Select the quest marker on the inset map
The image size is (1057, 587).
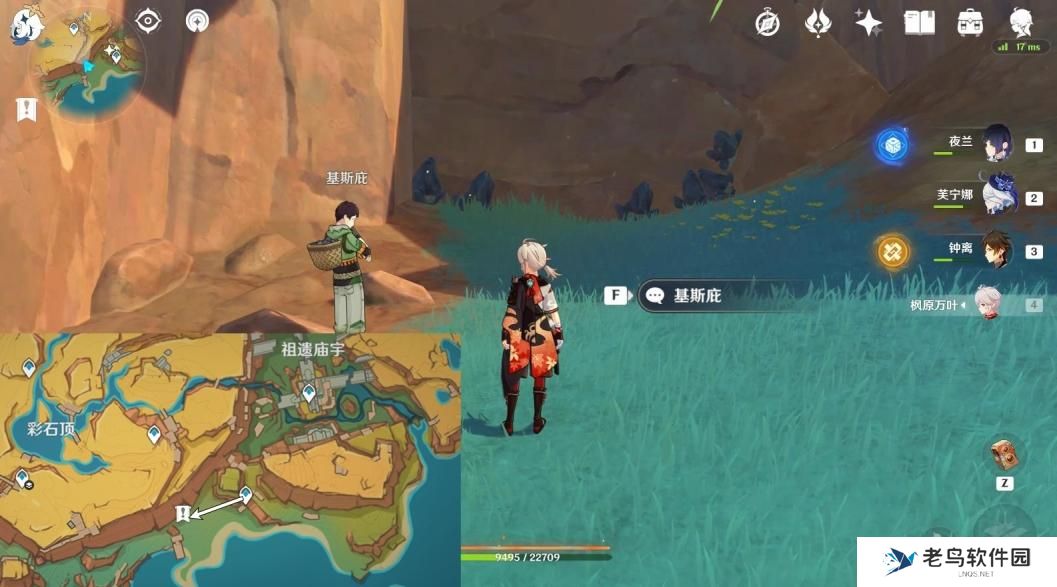[182, 513]
